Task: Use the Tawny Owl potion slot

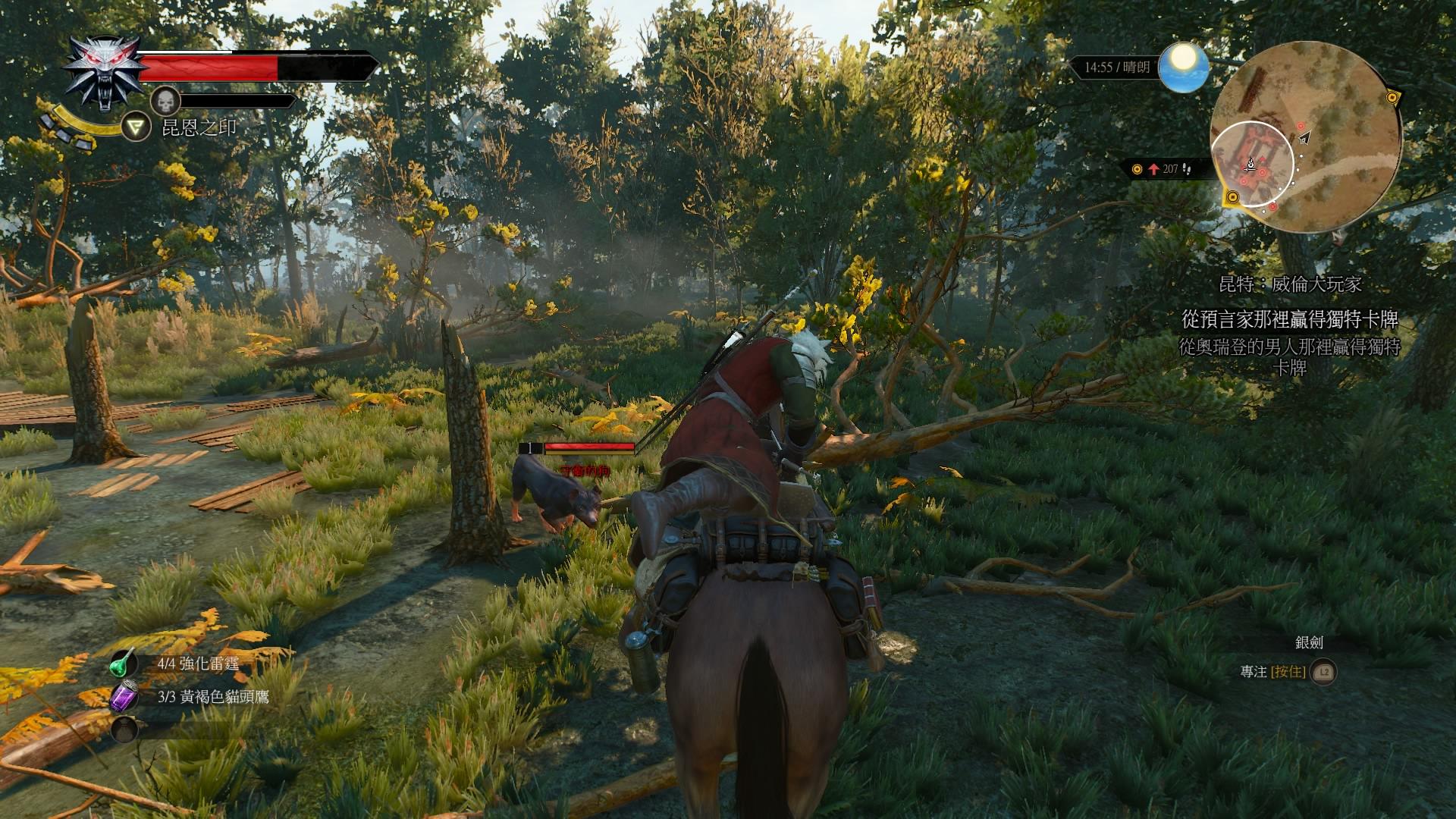Action: 124,696
